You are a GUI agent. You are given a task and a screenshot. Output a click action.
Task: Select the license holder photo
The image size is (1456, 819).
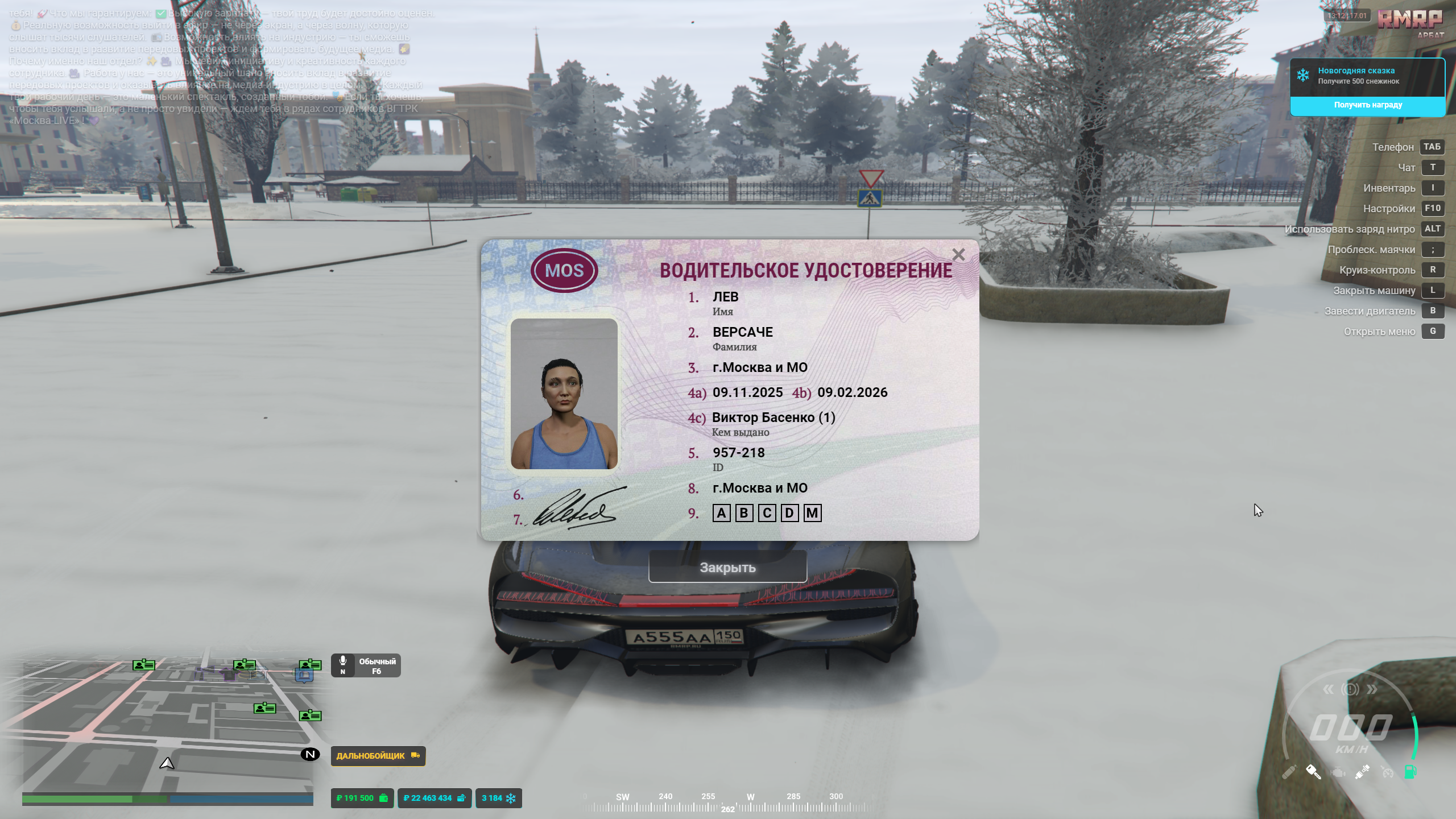tap(564, 394)
